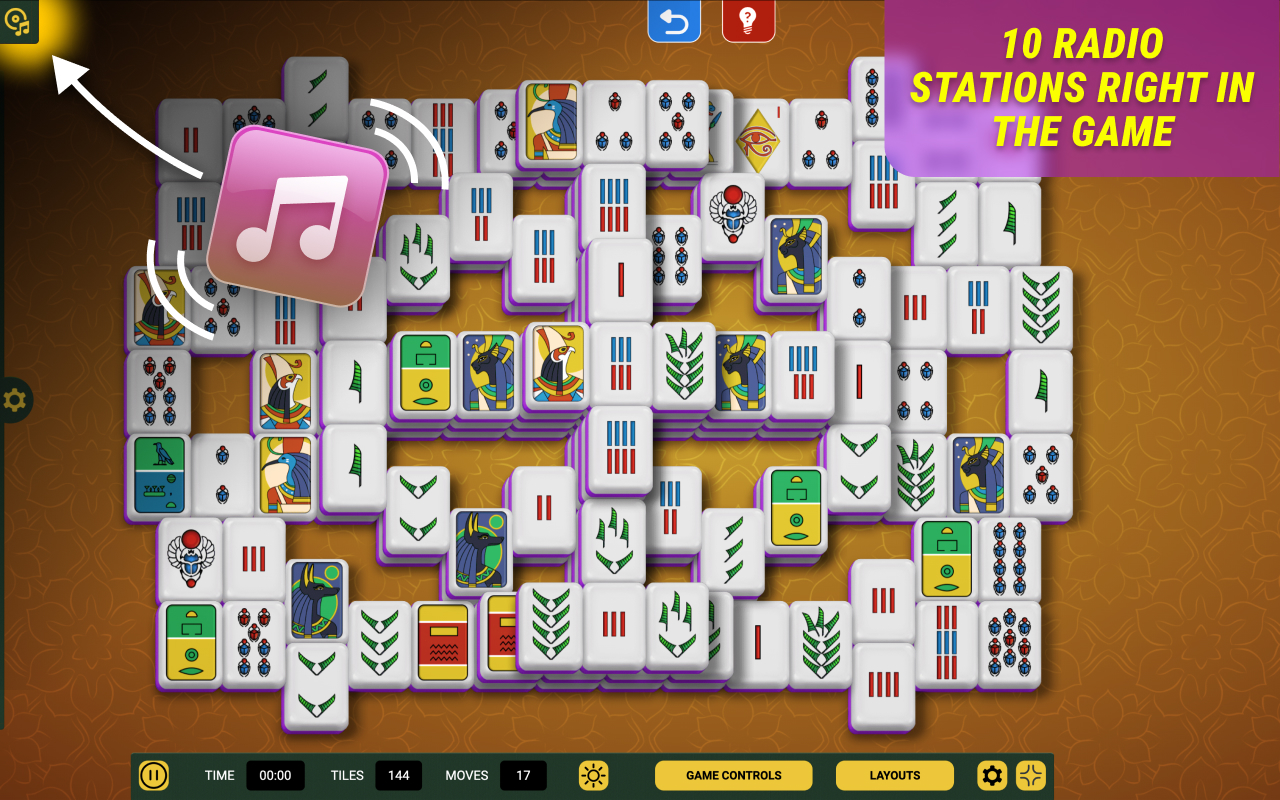Toggle pause with the pause button
The image size is (1280, 800).
[x=154, y=775]
